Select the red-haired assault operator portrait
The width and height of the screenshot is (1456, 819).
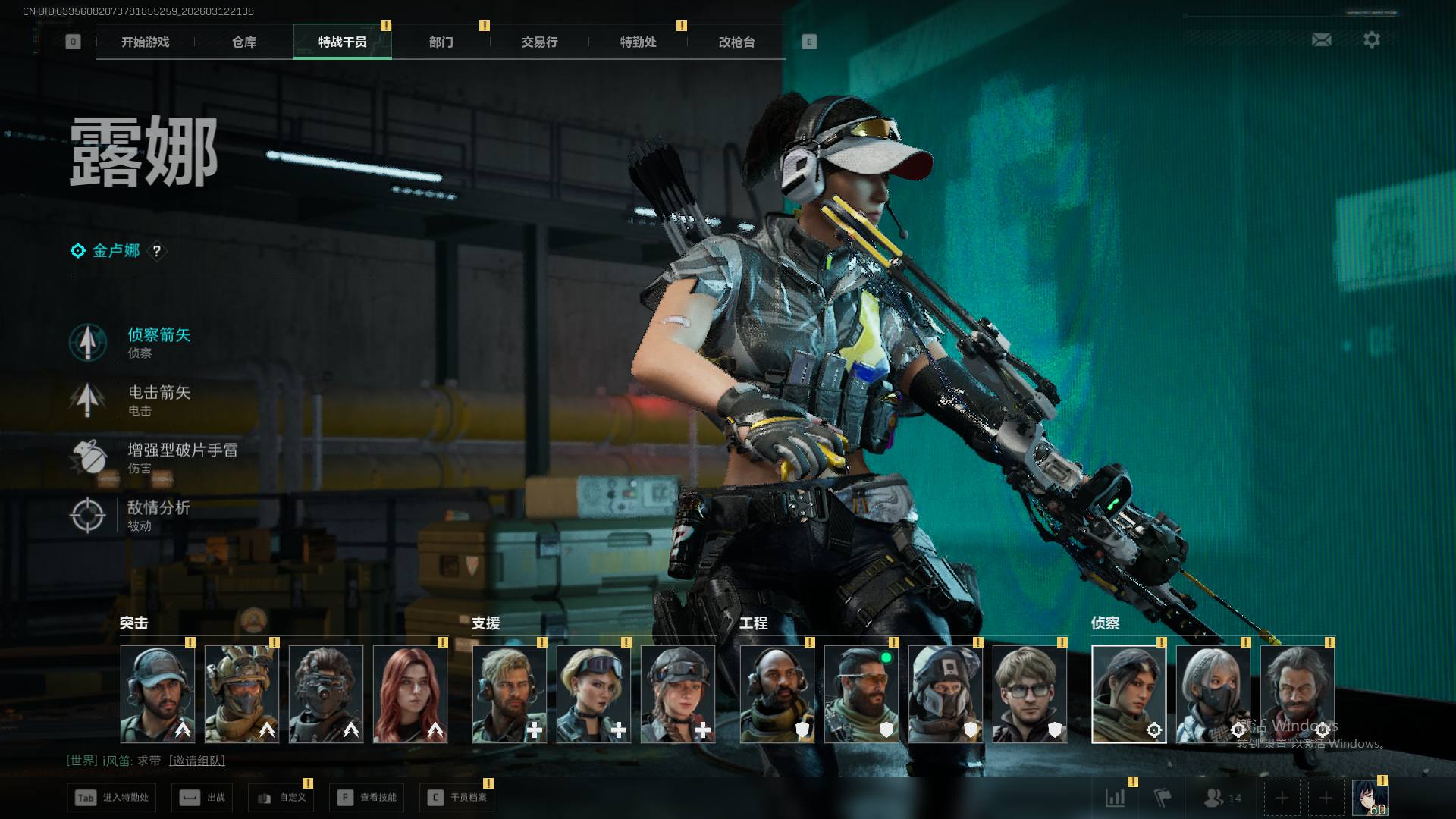409,694
